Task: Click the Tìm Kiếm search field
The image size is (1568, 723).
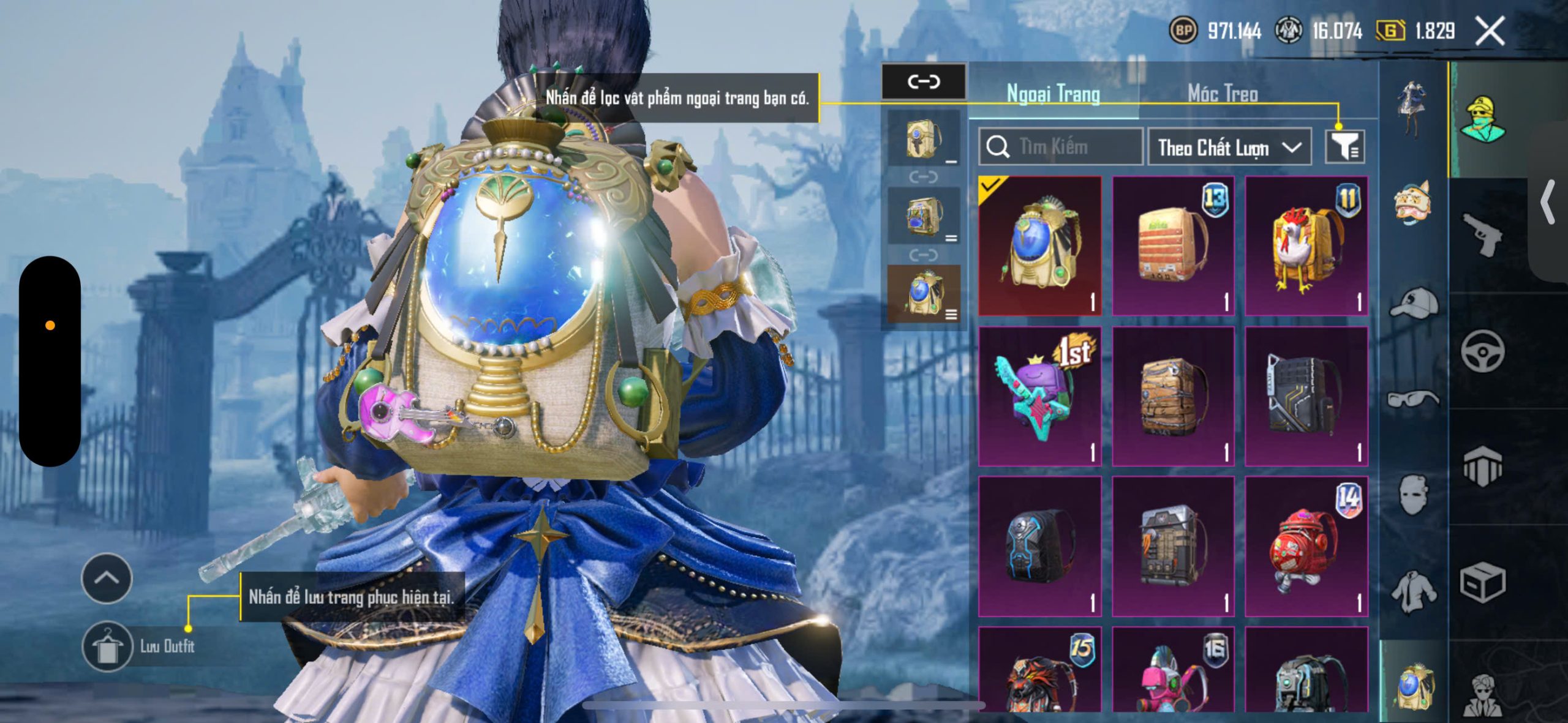Action: [1061, 147]
